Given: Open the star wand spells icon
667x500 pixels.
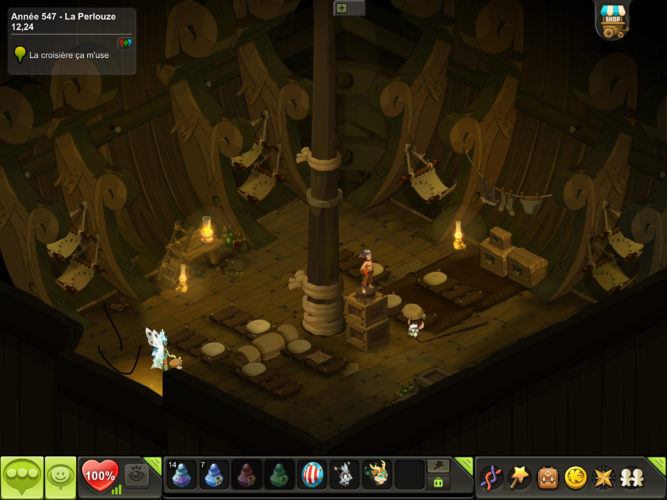Looking at the screenshot, I should tap(520, 477).
